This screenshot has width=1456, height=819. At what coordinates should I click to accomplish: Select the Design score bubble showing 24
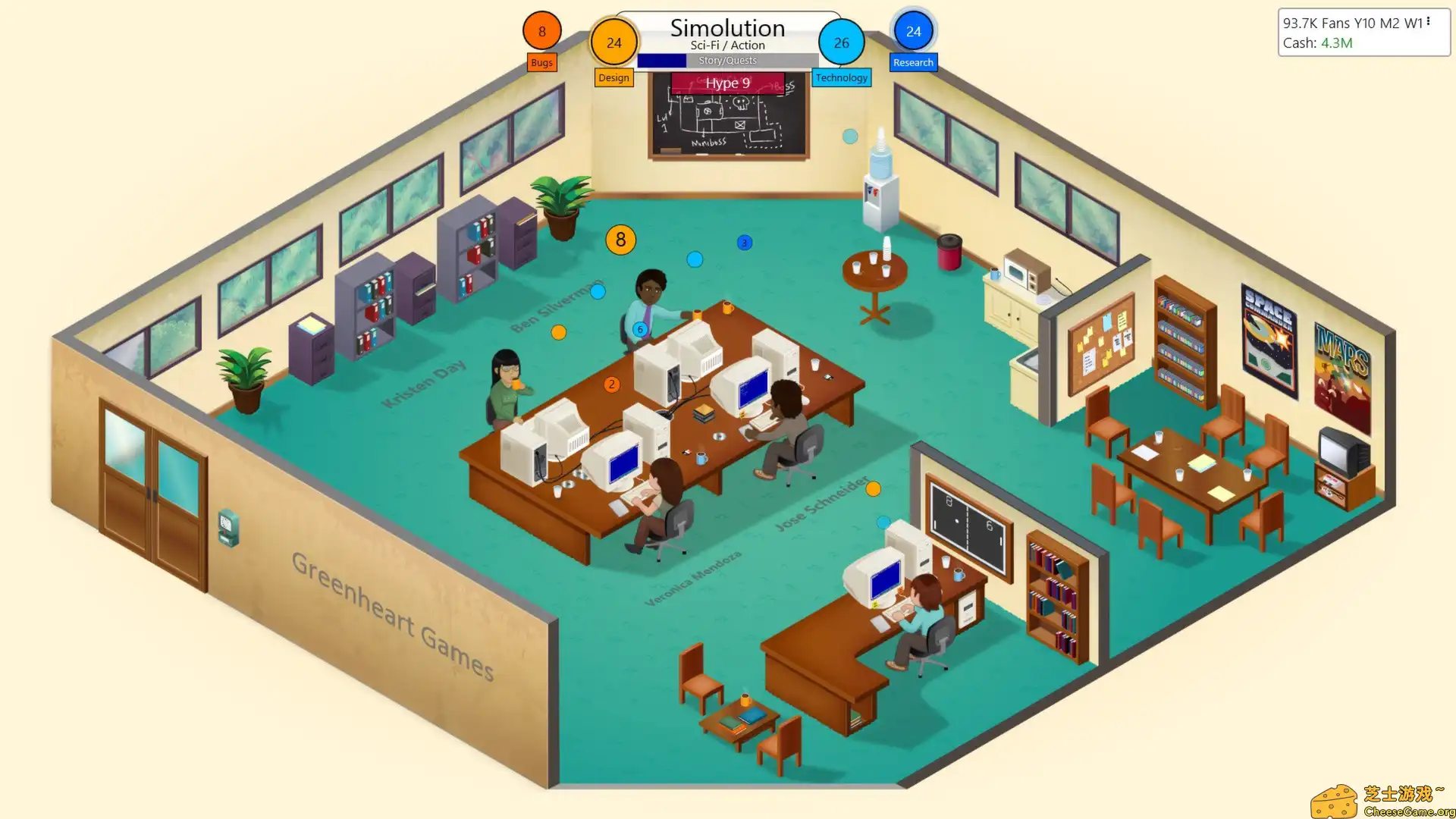pyautogui.click(x=614, y=43)
